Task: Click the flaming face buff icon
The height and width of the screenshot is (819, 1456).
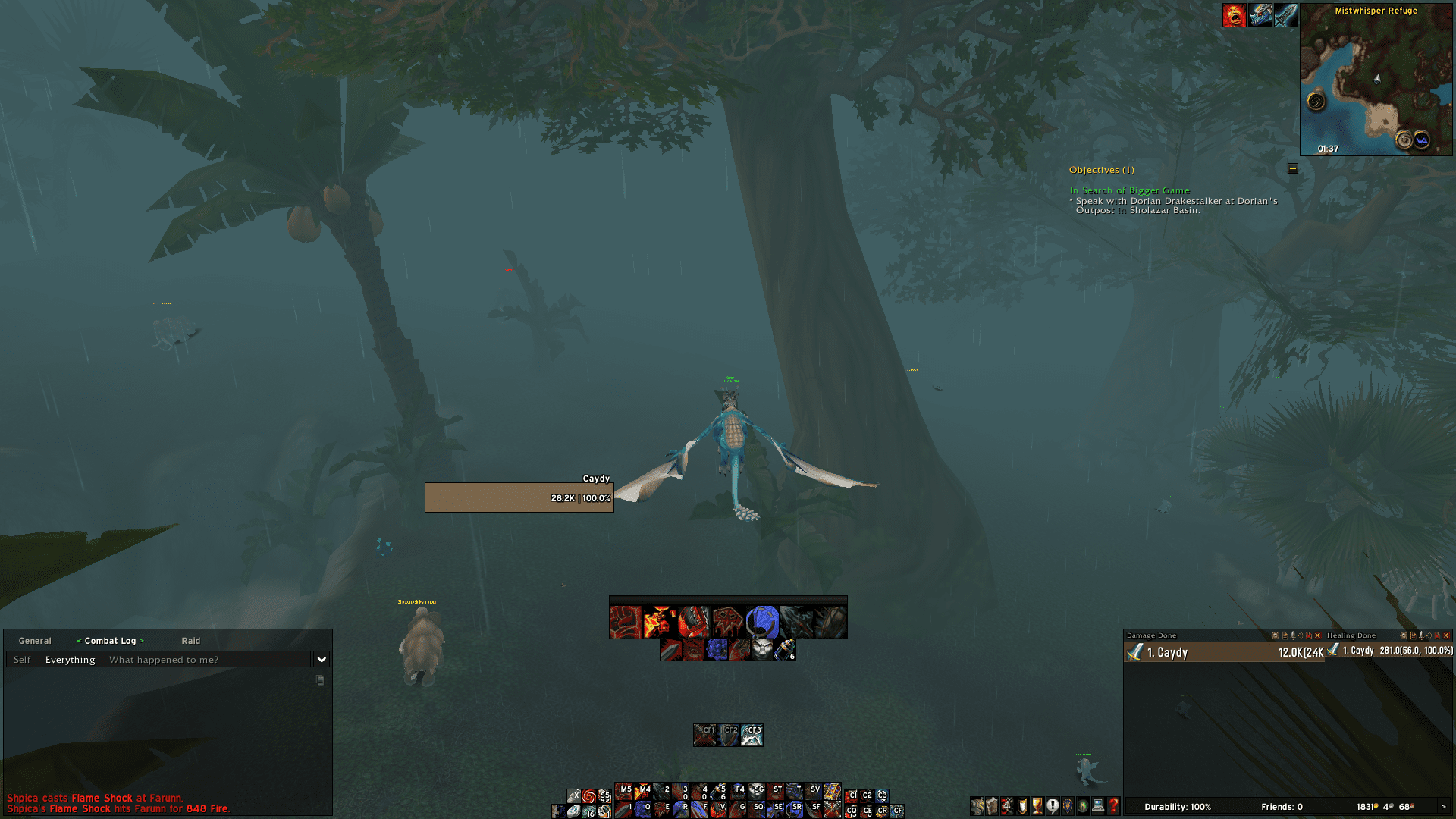Action: coord(1234,15)
